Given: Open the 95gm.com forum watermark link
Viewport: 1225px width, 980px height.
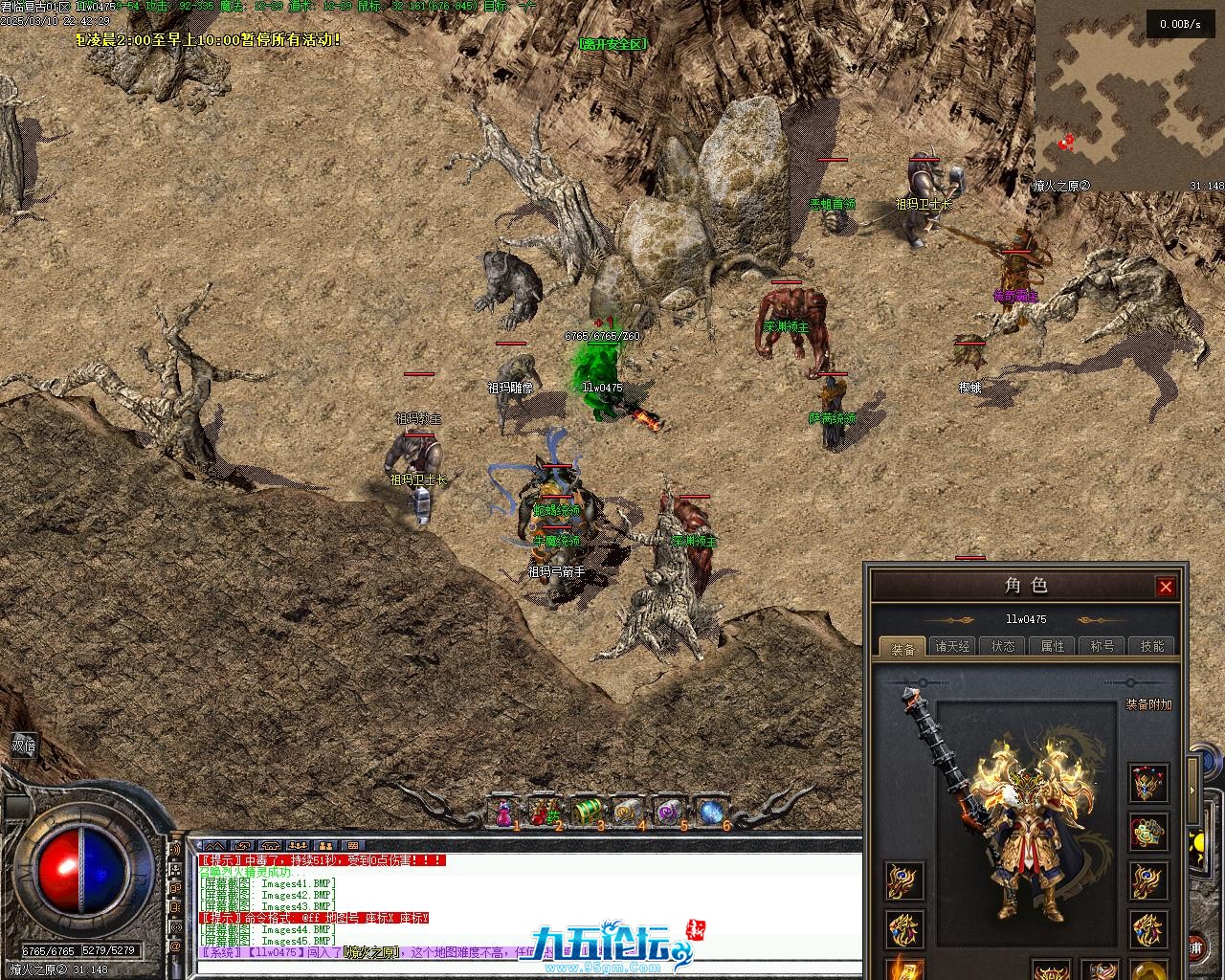Looking at the screenshot, I should click(612, 947).
